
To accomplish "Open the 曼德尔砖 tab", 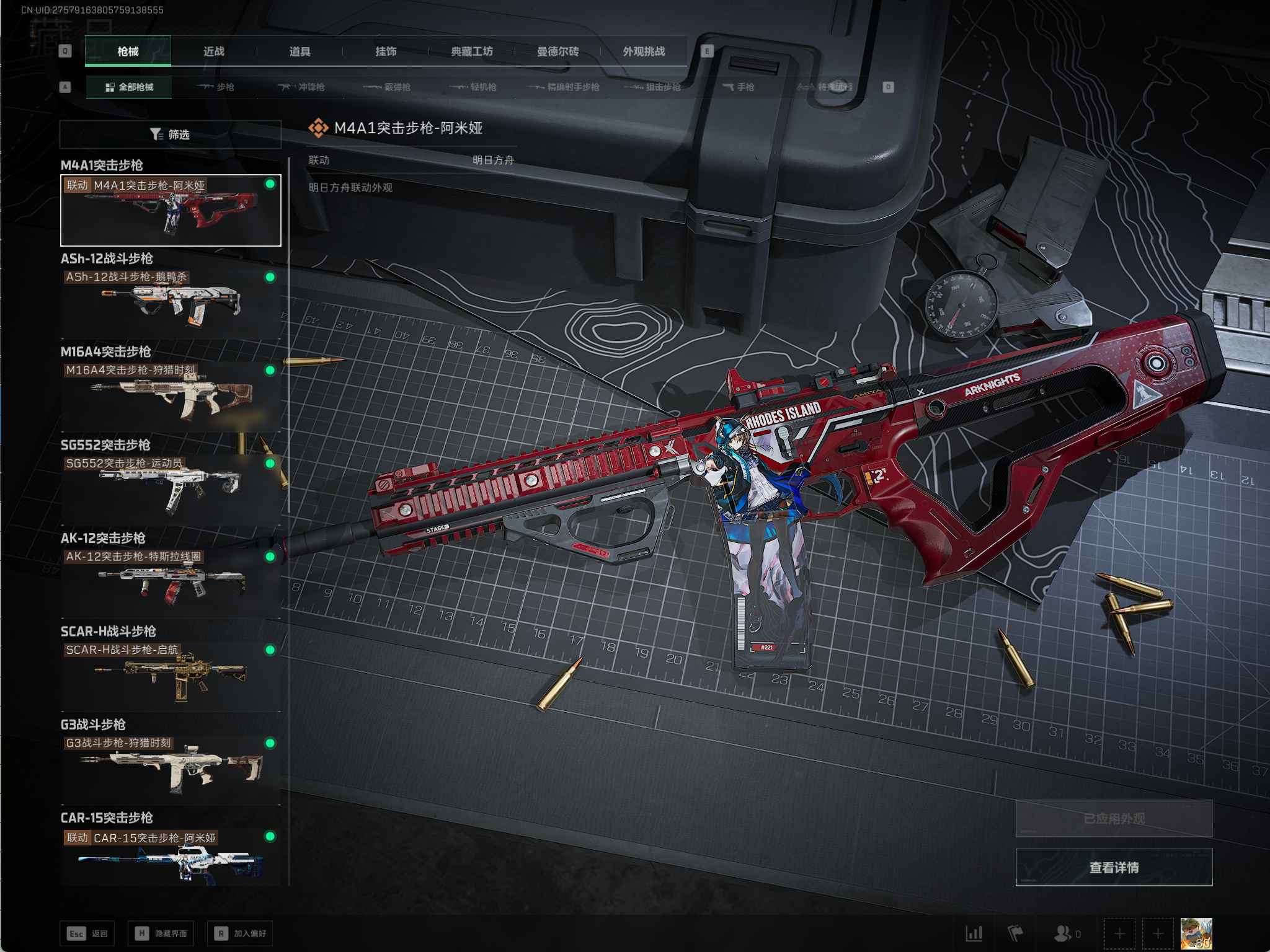I will point(557,51).
